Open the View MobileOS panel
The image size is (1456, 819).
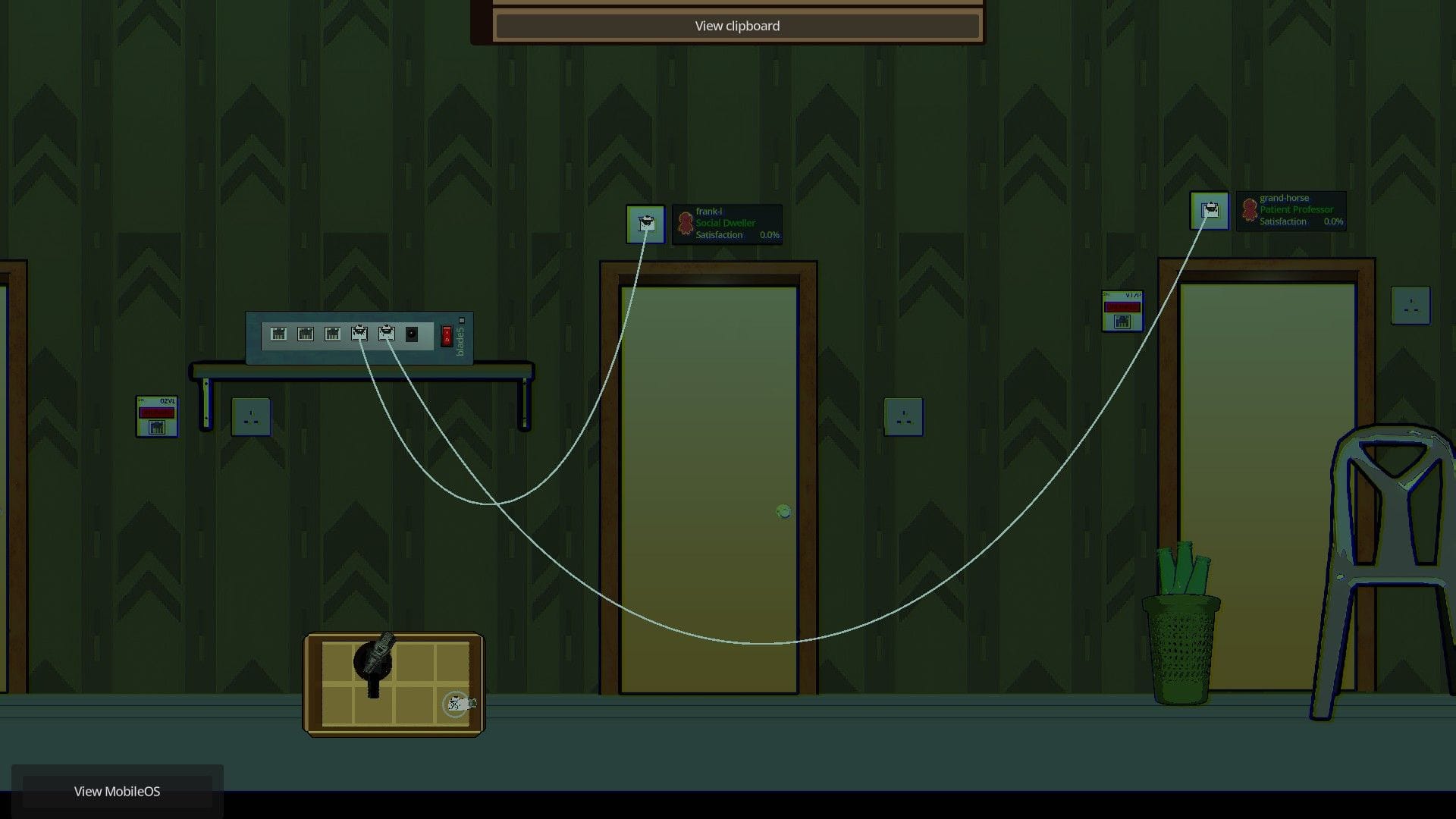coord(117,791)
